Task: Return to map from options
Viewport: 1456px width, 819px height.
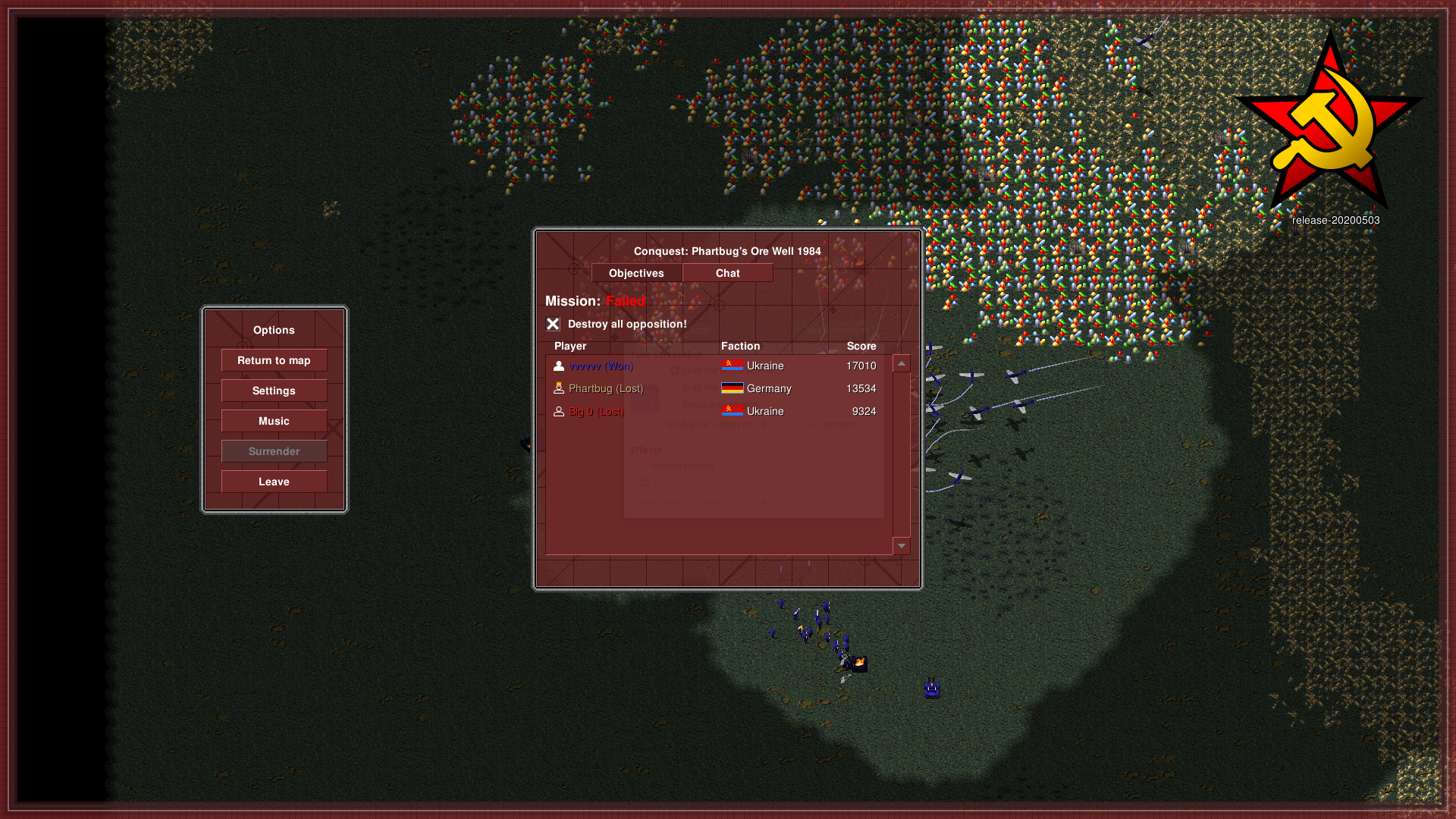Action: 274,360
